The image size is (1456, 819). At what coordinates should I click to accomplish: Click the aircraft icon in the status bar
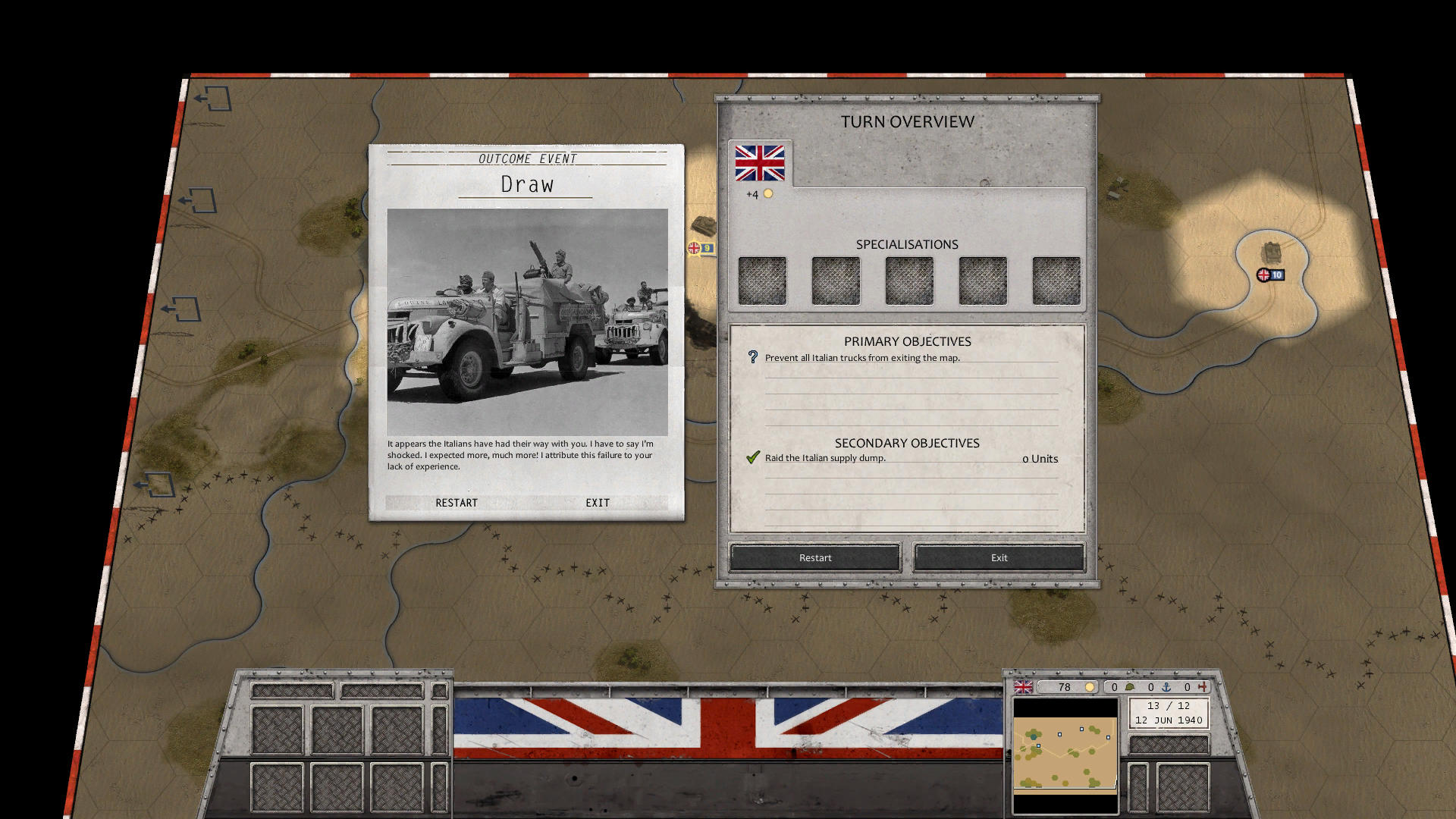click(1204, 687)
